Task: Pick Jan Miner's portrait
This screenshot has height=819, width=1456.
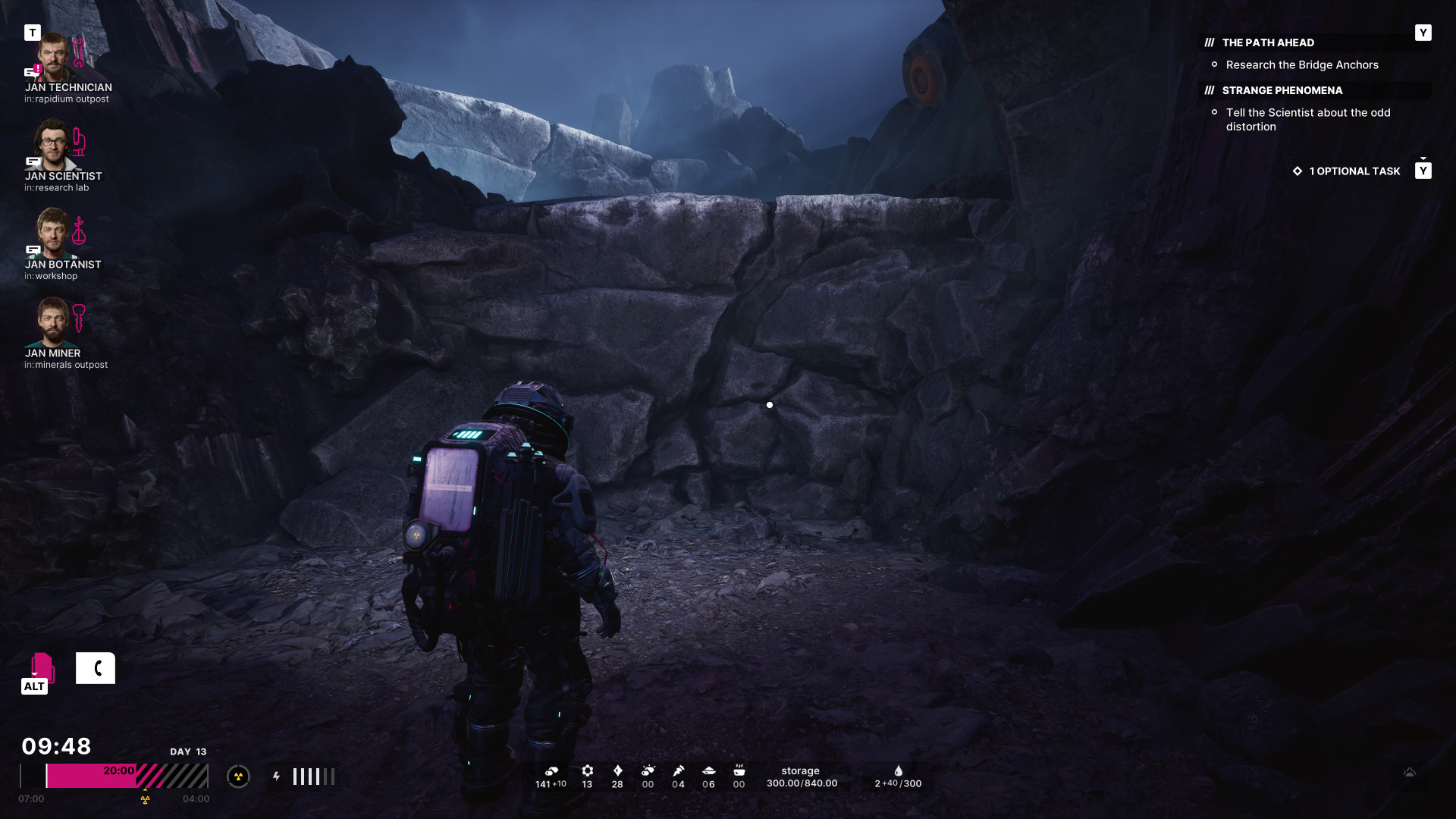Action: 53,322
